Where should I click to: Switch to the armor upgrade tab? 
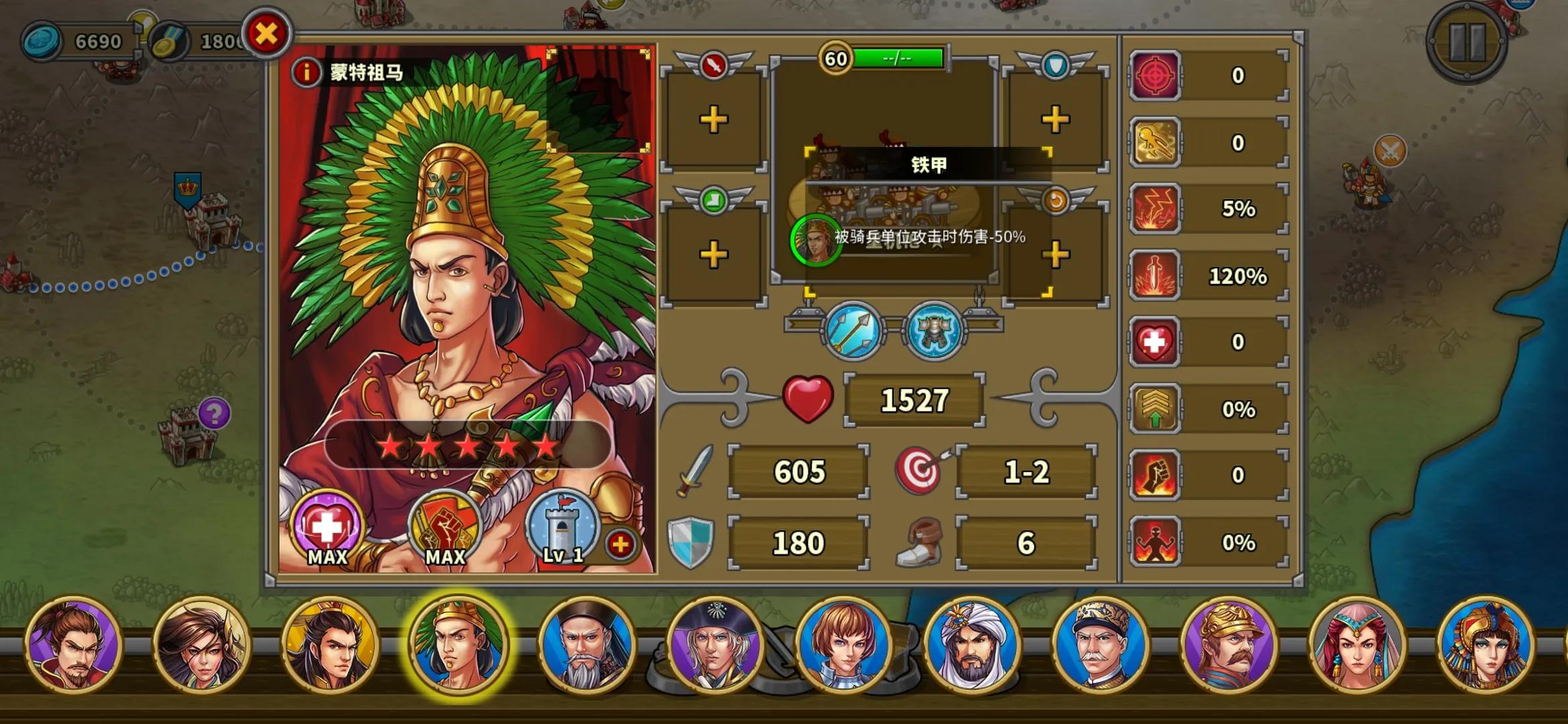point(934,331)
